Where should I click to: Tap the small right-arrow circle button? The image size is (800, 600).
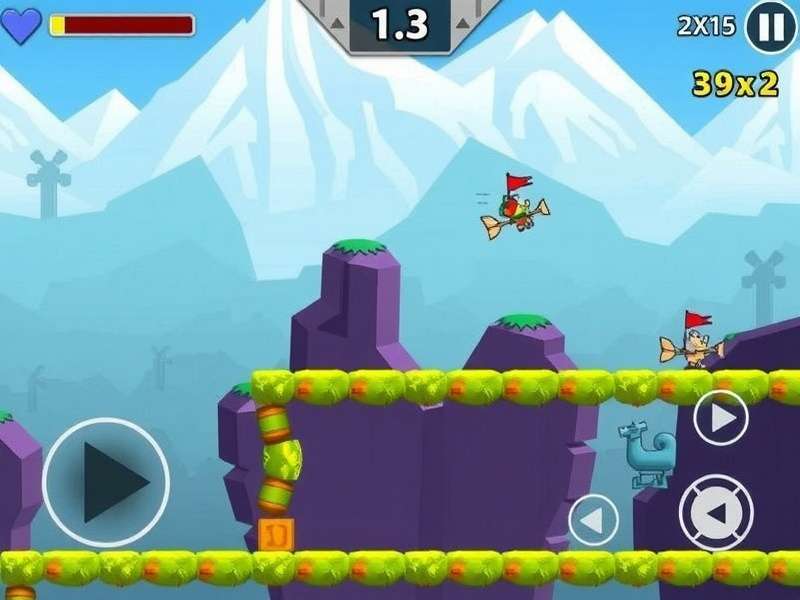point(721,417)
